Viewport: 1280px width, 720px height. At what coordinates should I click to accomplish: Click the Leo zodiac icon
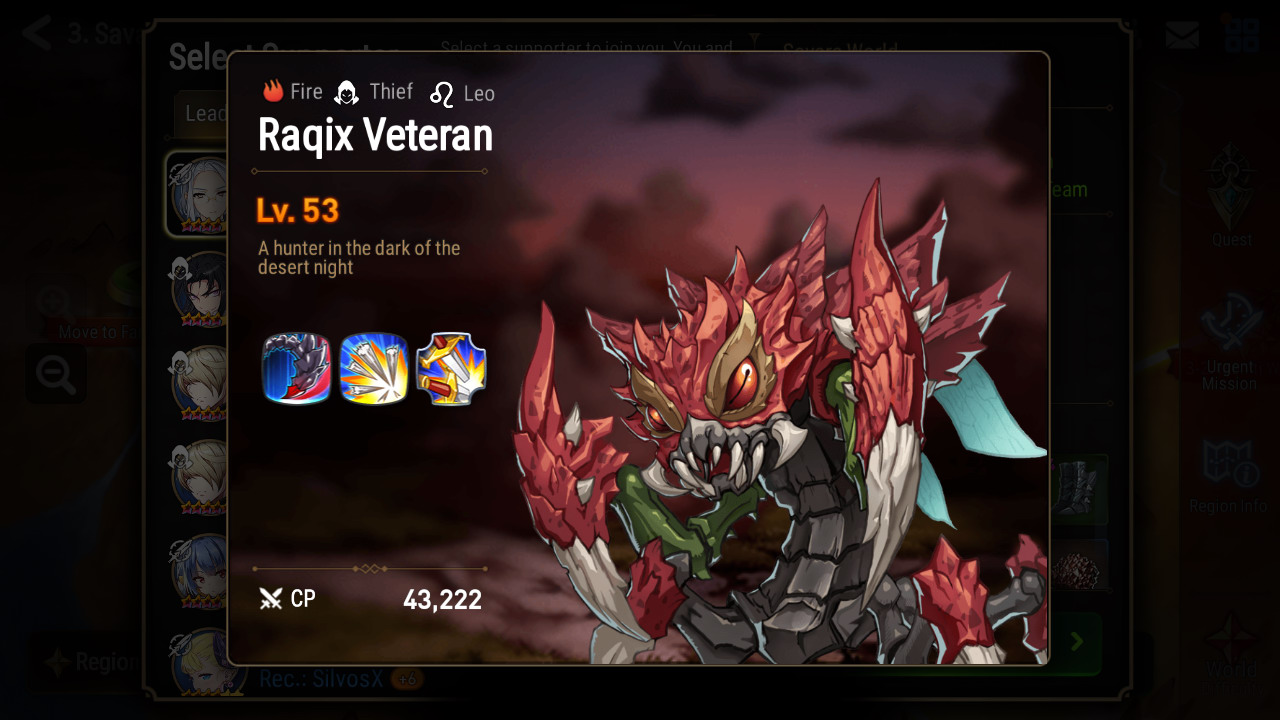click(x=442, y=94)
